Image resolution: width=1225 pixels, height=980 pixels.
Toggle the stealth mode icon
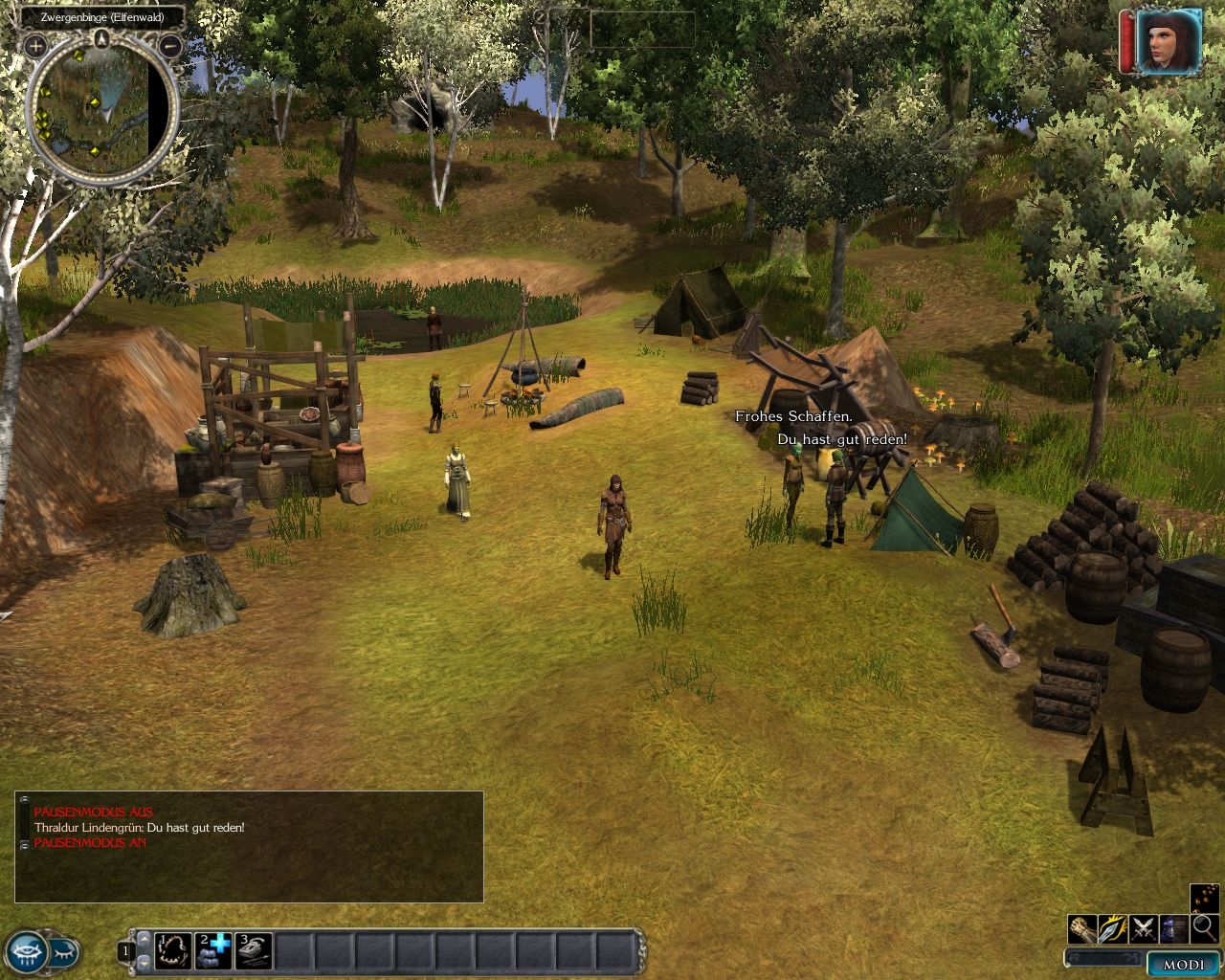[1174, 928]
